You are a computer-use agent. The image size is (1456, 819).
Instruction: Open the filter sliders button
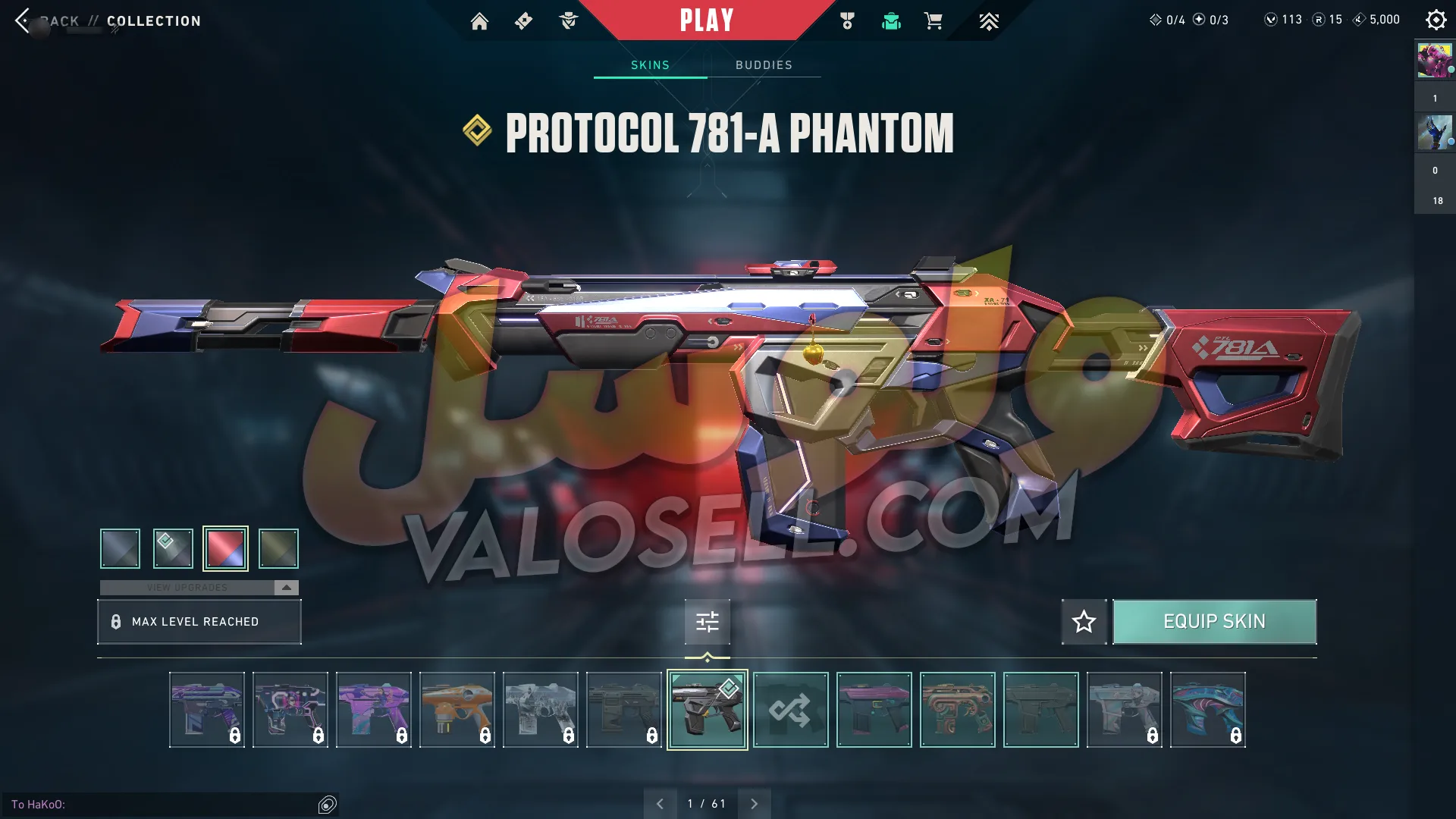pyautogui.click(x=707, y=622)
